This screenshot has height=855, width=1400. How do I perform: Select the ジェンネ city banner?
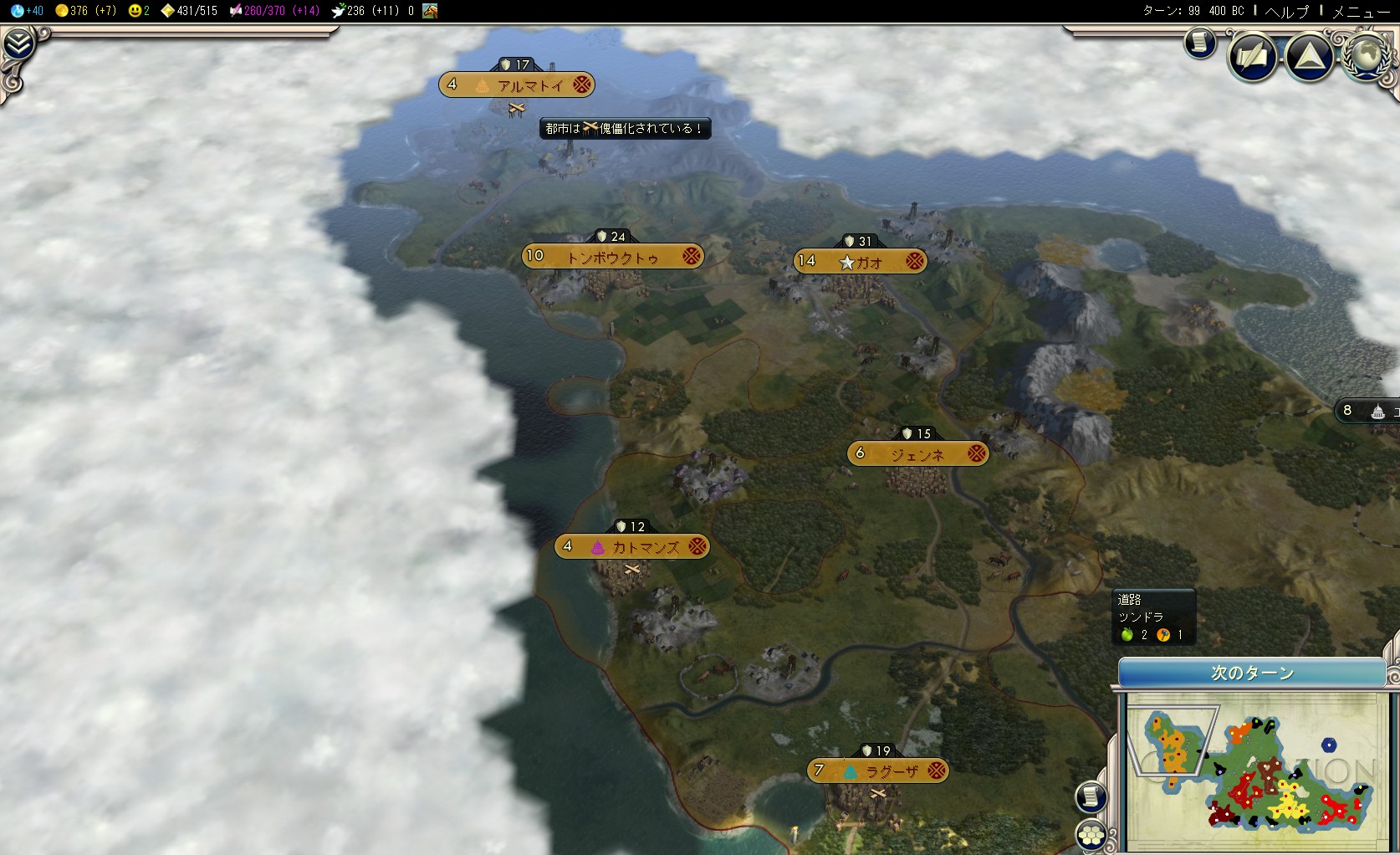pyautogui.click(x=917, y=453)
